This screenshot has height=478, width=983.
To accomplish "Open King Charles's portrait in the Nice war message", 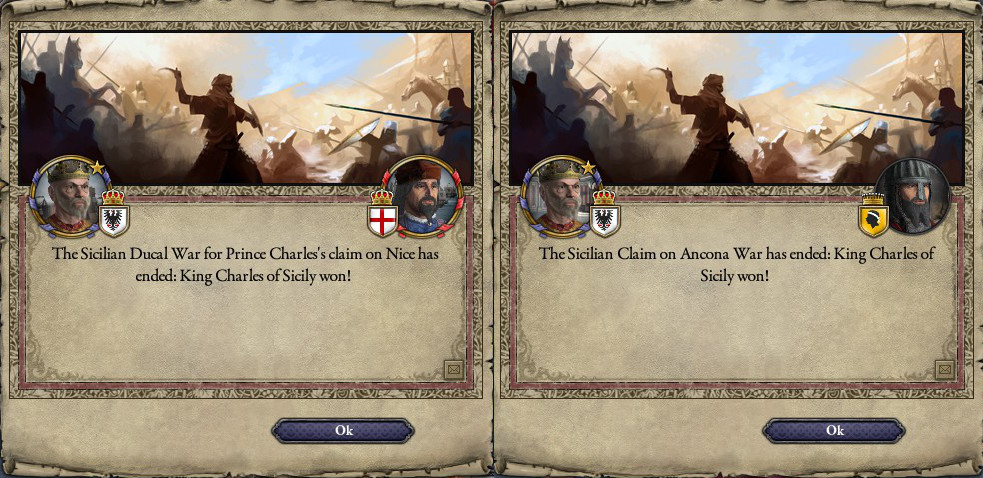I will pyautogui.click(x=66, y=194).
